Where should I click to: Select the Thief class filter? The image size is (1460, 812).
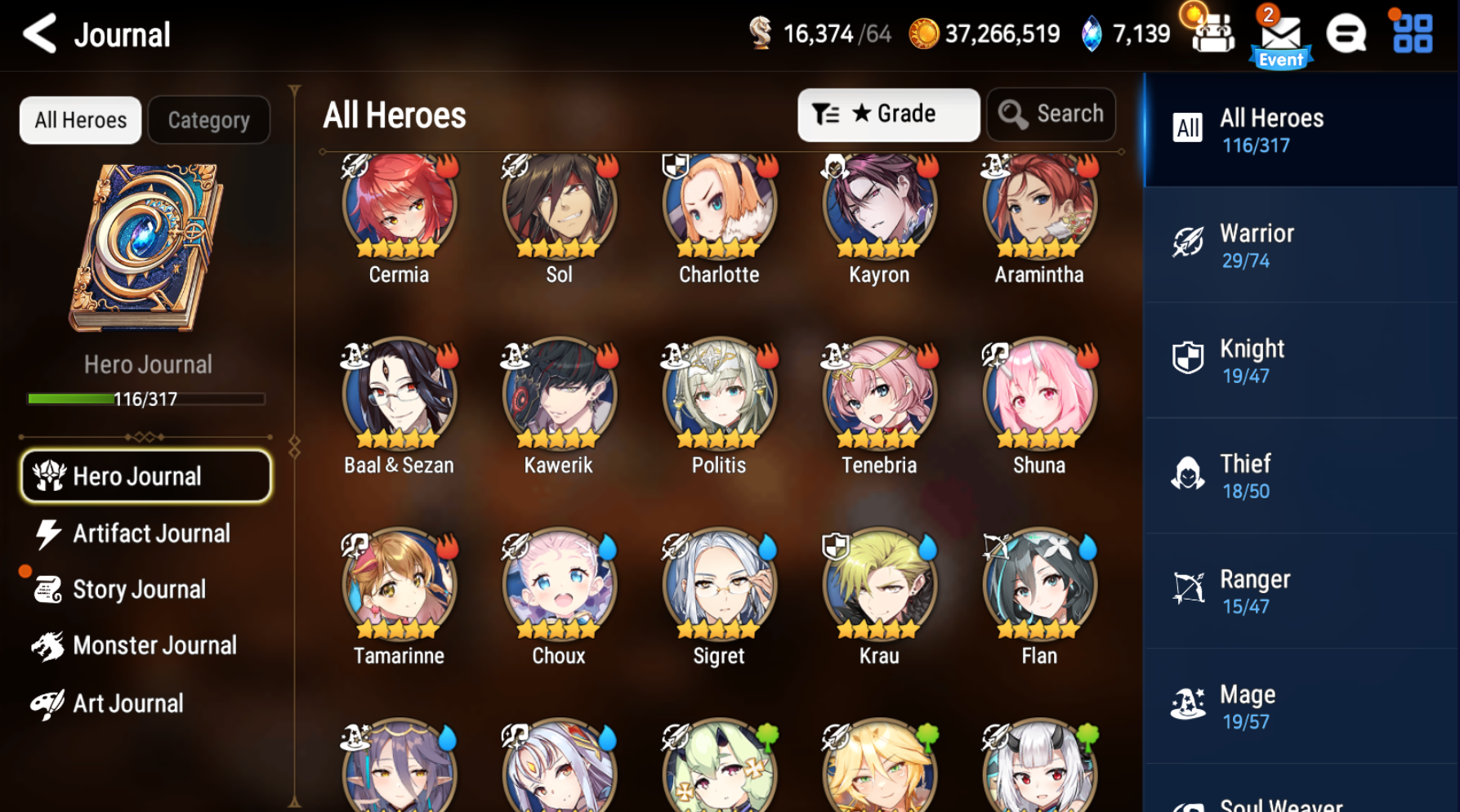(x=1301, y=475)
